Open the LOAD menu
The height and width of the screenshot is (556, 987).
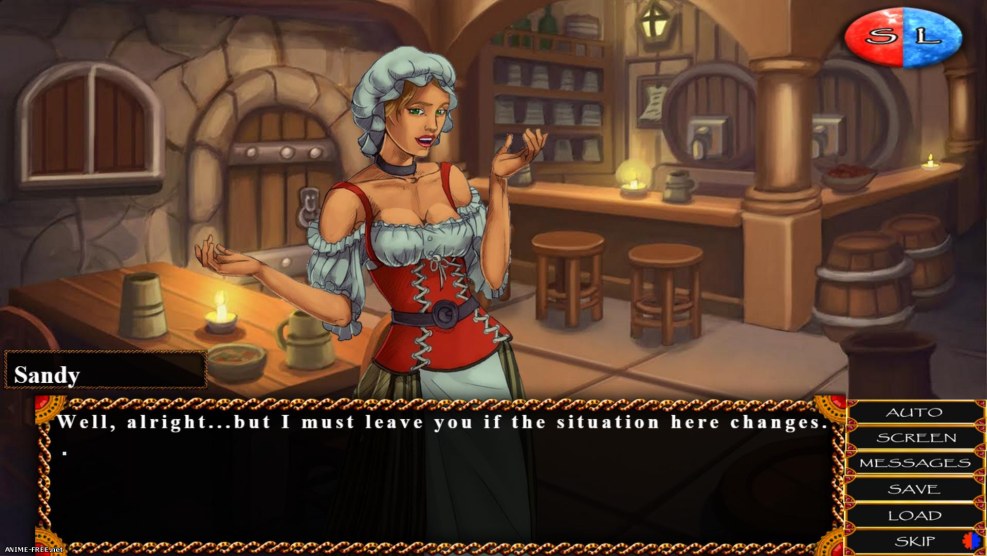913,516
